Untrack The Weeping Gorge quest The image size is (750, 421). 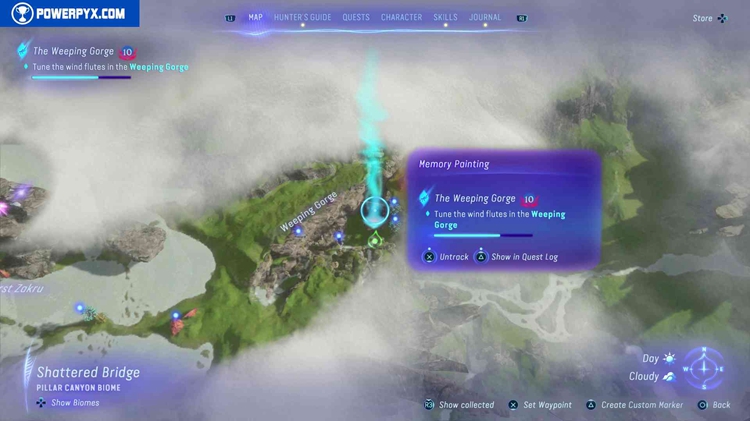(x=448, y=257)
